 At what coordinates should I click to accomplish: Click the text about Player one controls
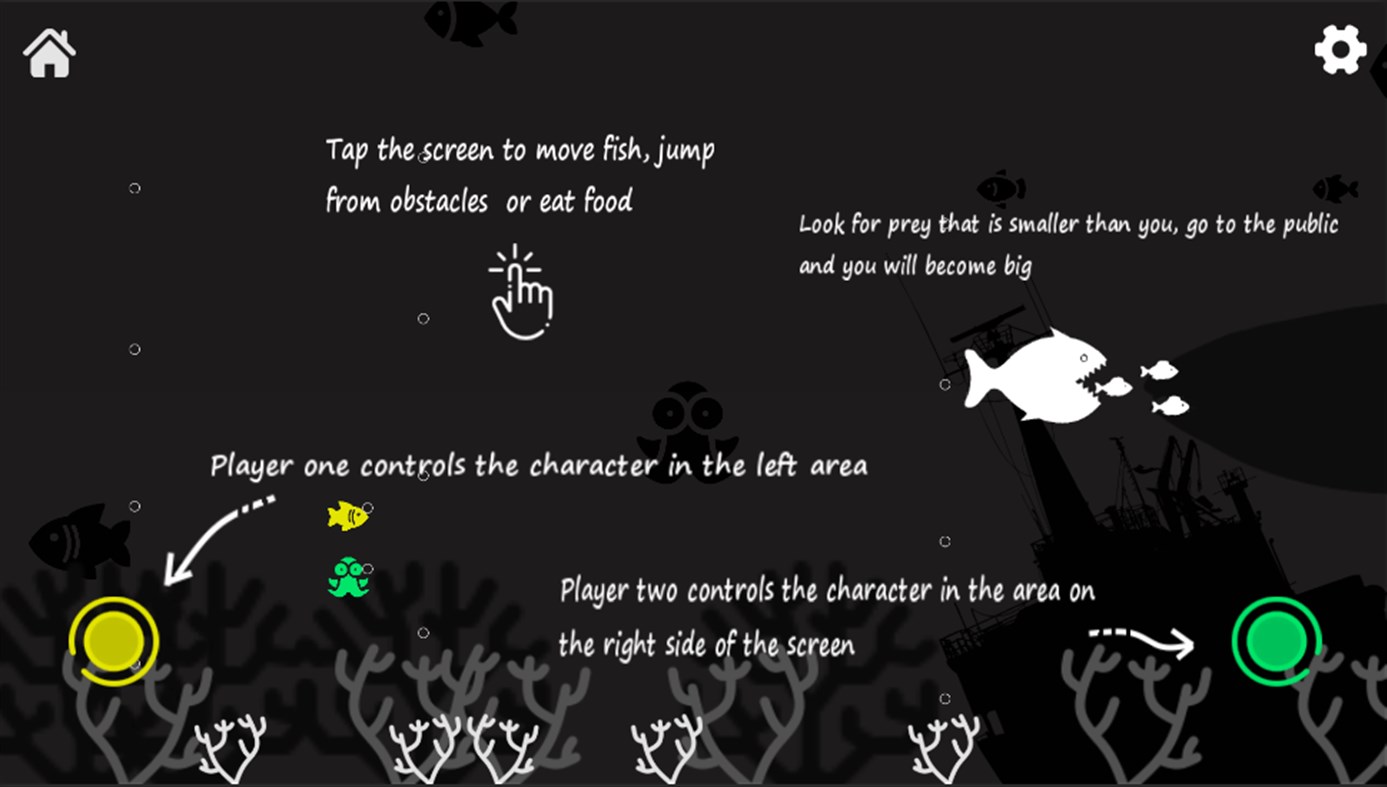pyautogui.click(x=537, y=464)
